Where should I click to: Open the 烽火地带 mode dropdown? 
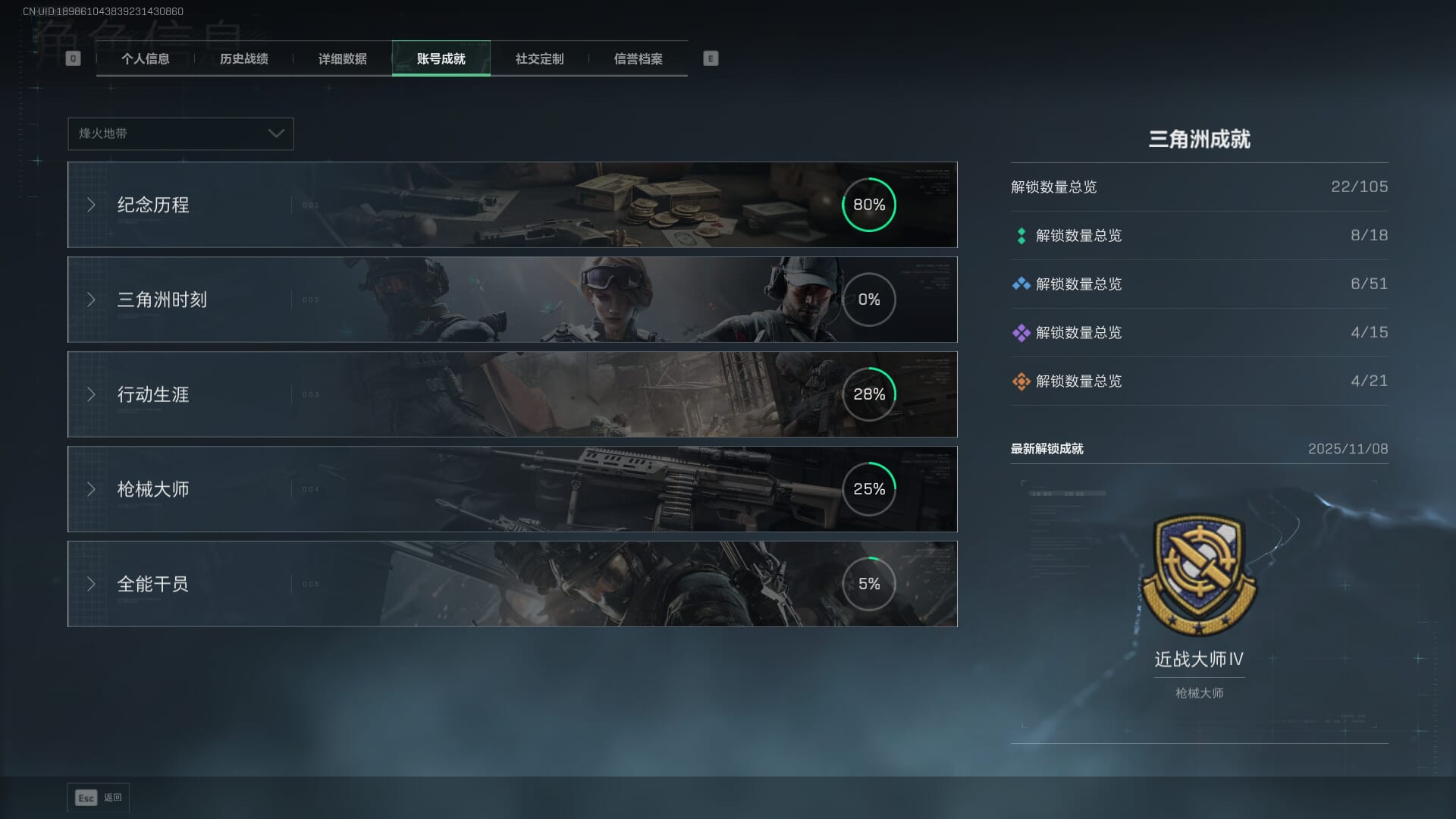click(180, 133)
